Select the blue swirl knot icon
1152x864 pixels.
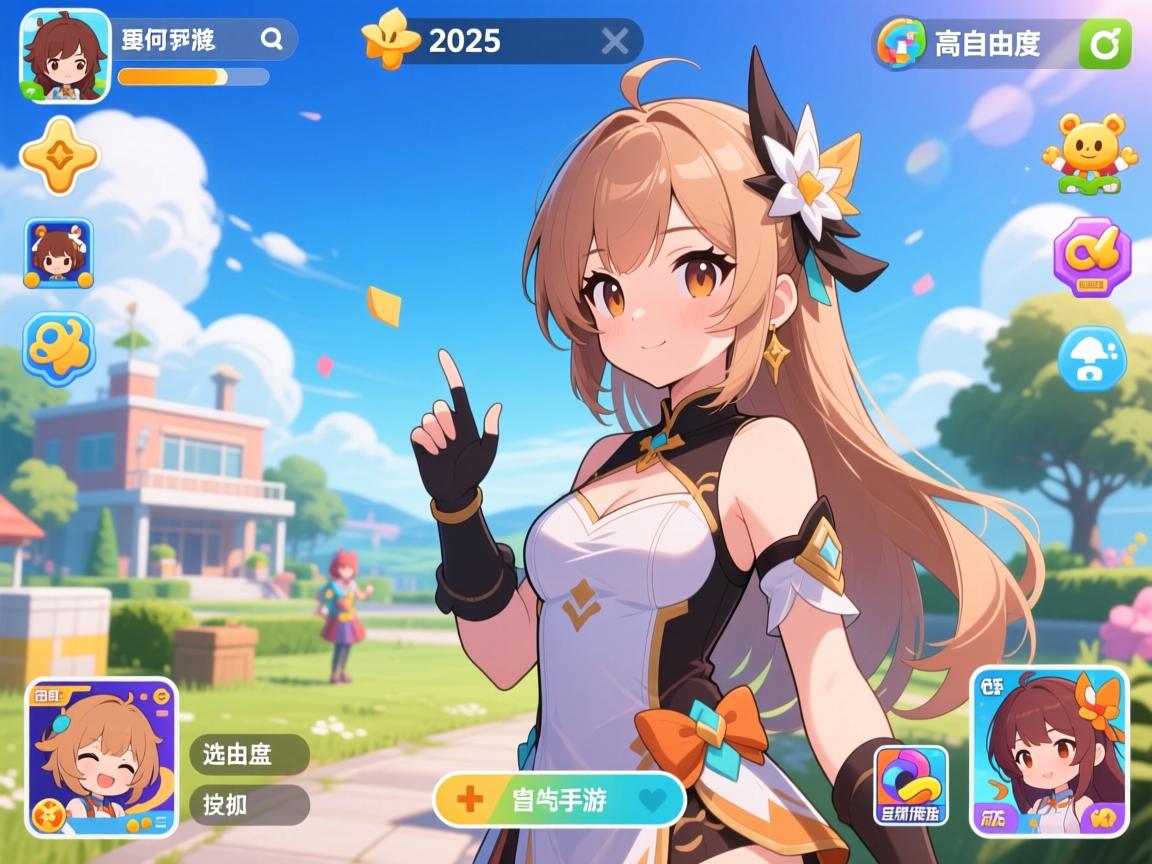coord(59,348)
